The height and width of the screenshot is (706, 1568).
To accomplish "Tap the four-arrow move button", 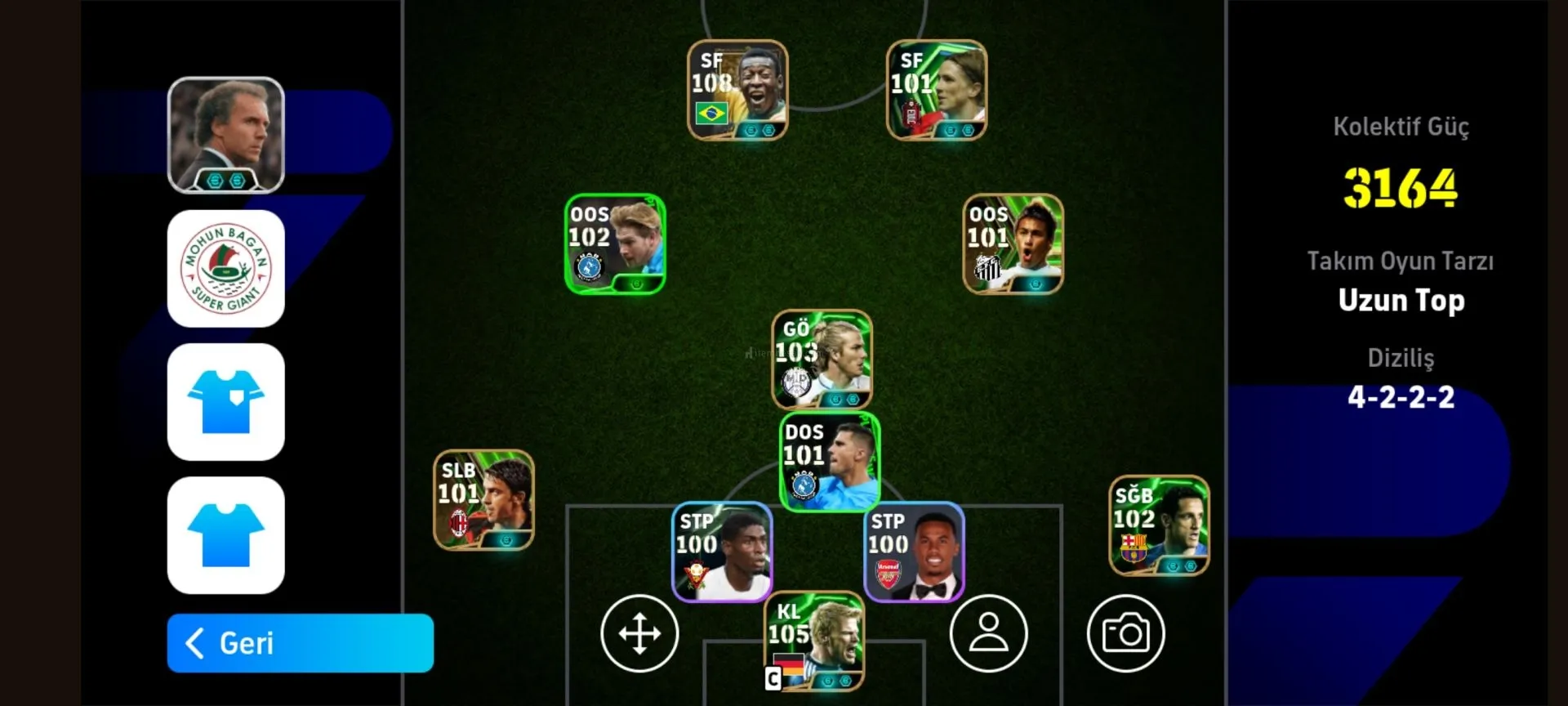I will pos(639,633).
